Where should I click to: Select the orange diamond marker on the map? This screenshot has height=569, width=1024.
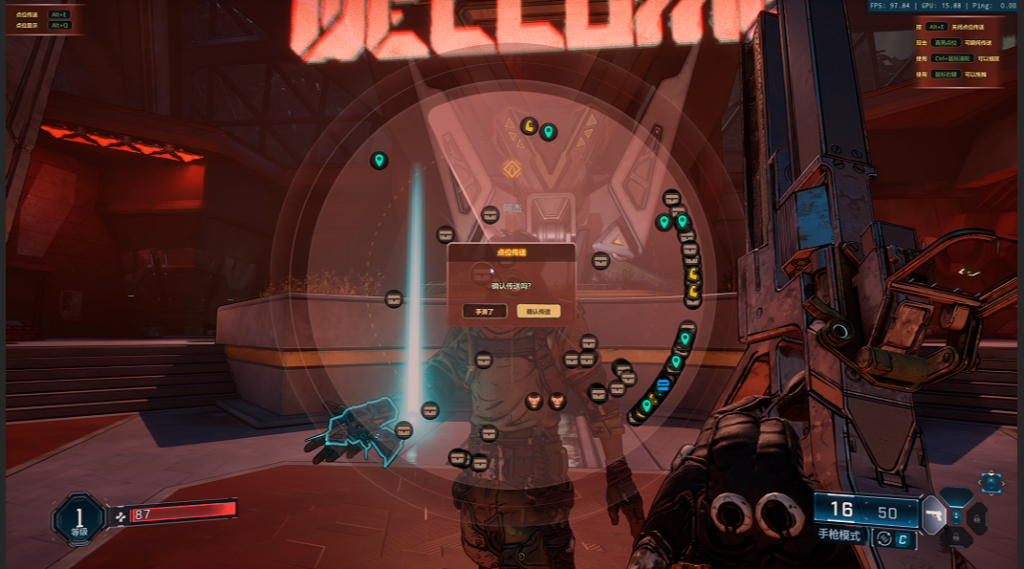click(512, 169)
